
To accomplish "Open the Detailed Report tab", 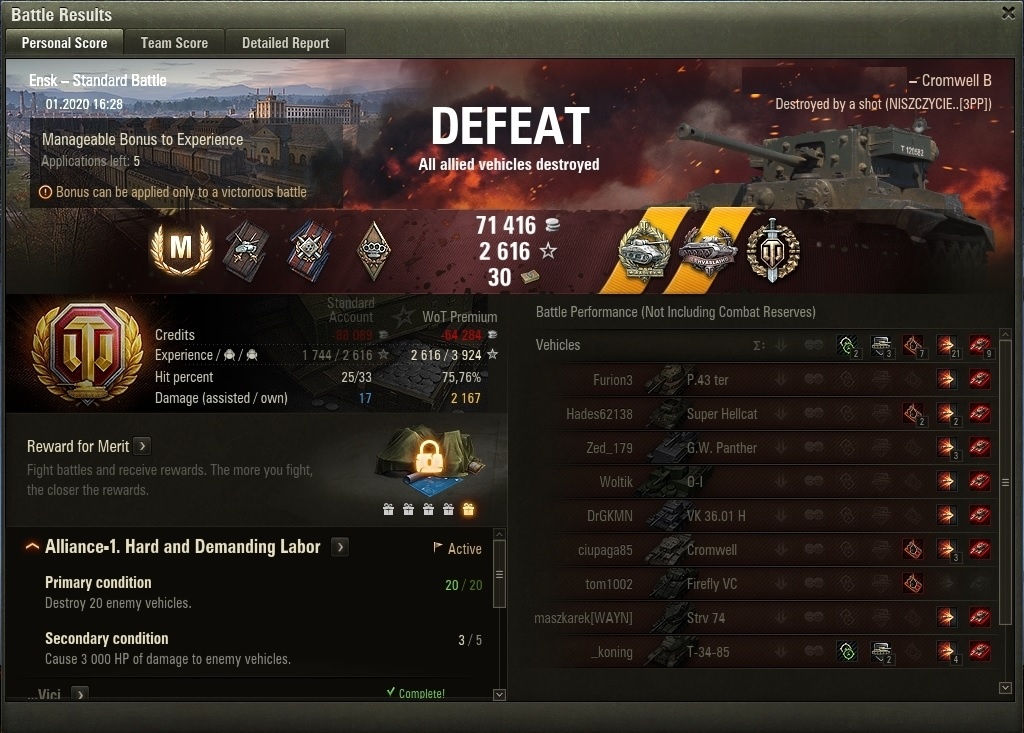I will [285, 43].
